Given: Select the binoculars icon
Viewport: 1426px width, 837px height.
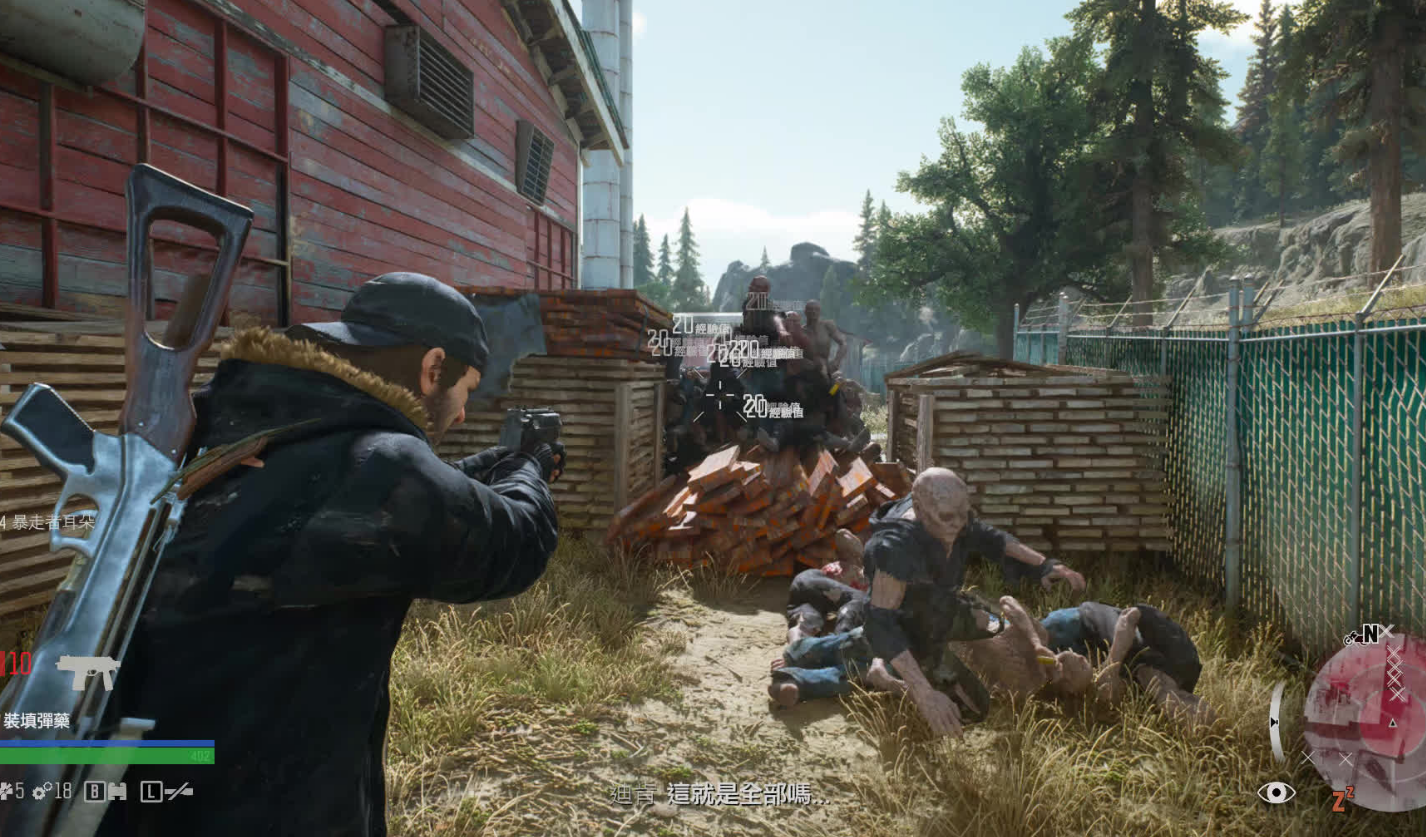Looking at the screenshot, I should (x=117, y=792).
